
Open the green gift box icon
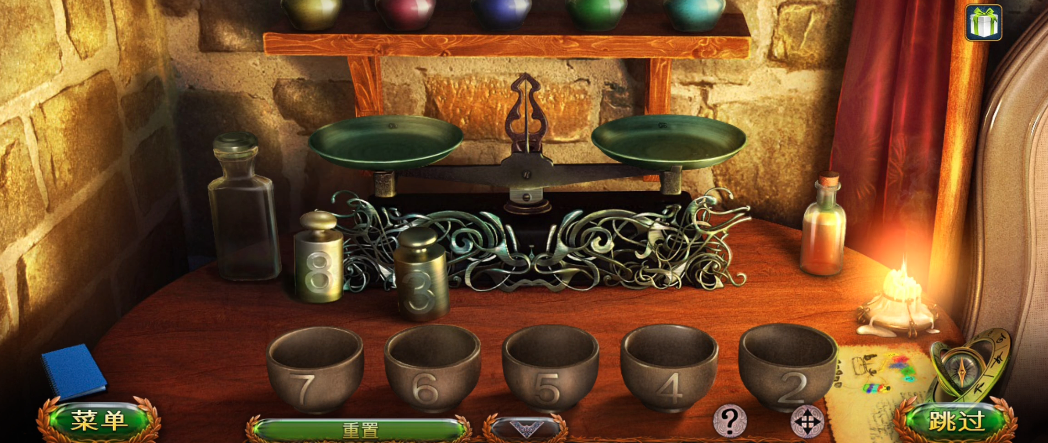(983, 22)
